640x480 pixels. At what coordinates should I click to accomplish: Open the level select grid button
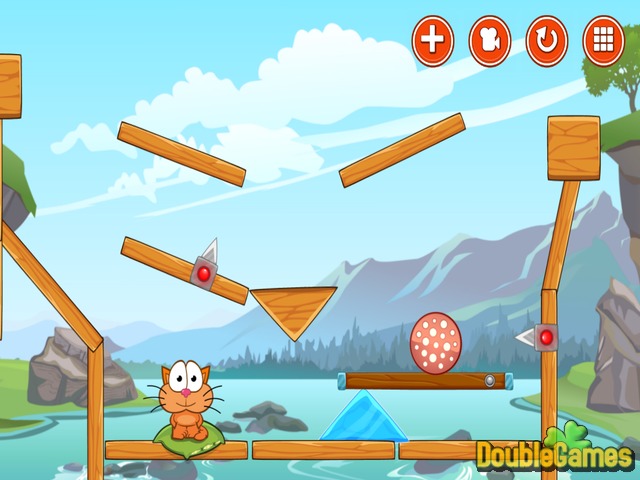pyautogui.click(x=603, y=41)
